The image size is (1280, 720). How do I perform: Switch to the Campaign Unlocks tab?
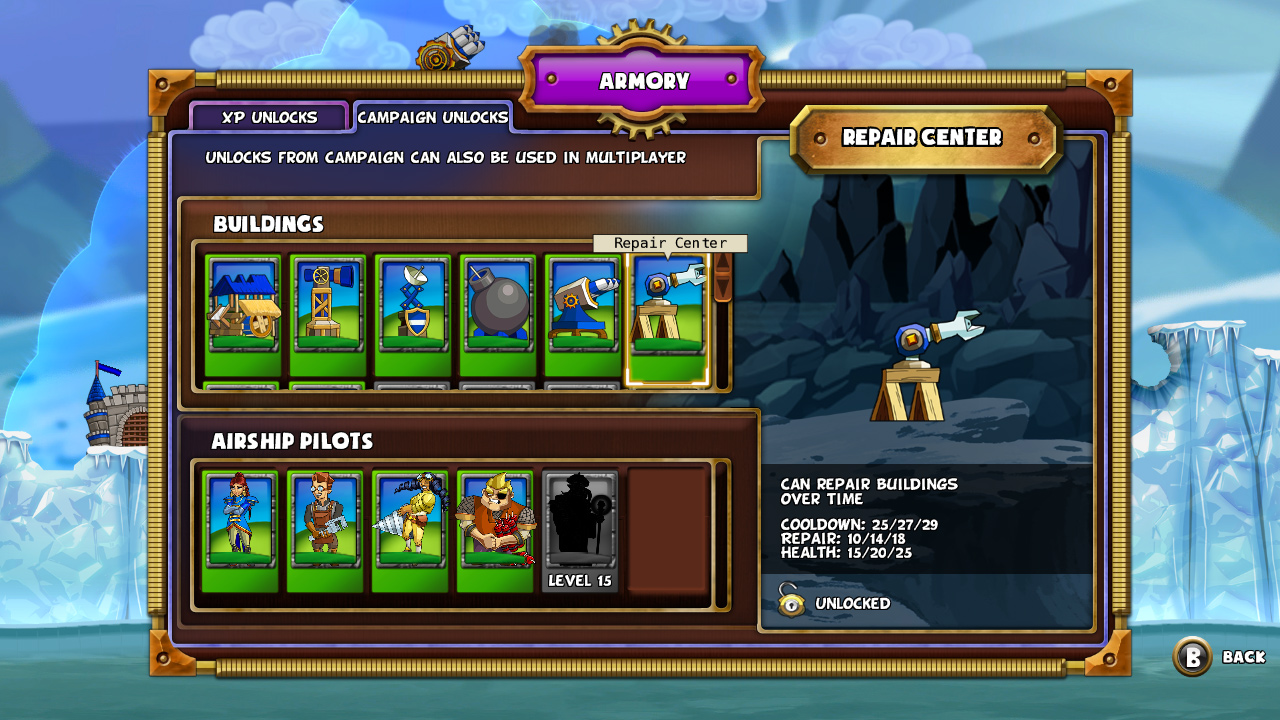click(x=434, y=117)
